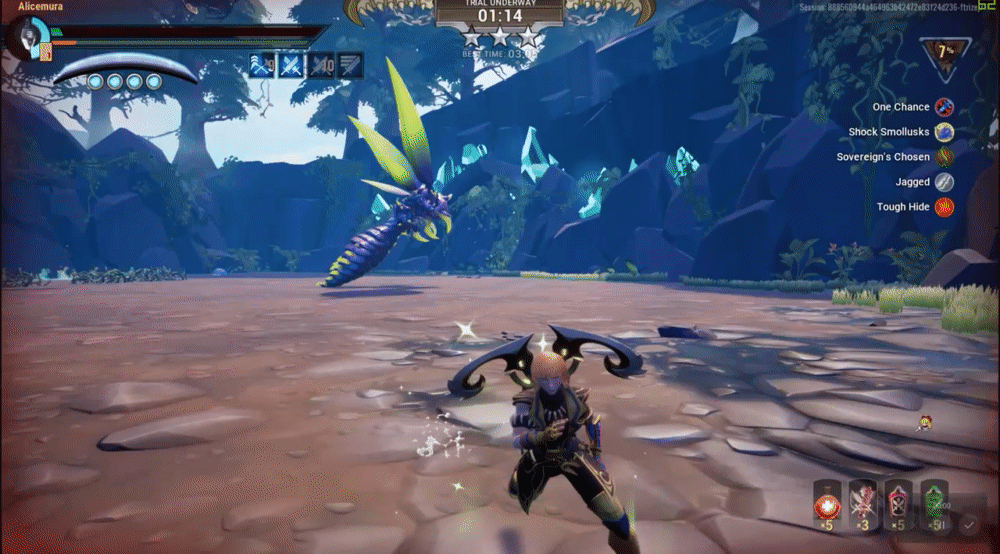The image size is (1000, 554).
Task: Use the green potion consumable
Action: [933, 499]
